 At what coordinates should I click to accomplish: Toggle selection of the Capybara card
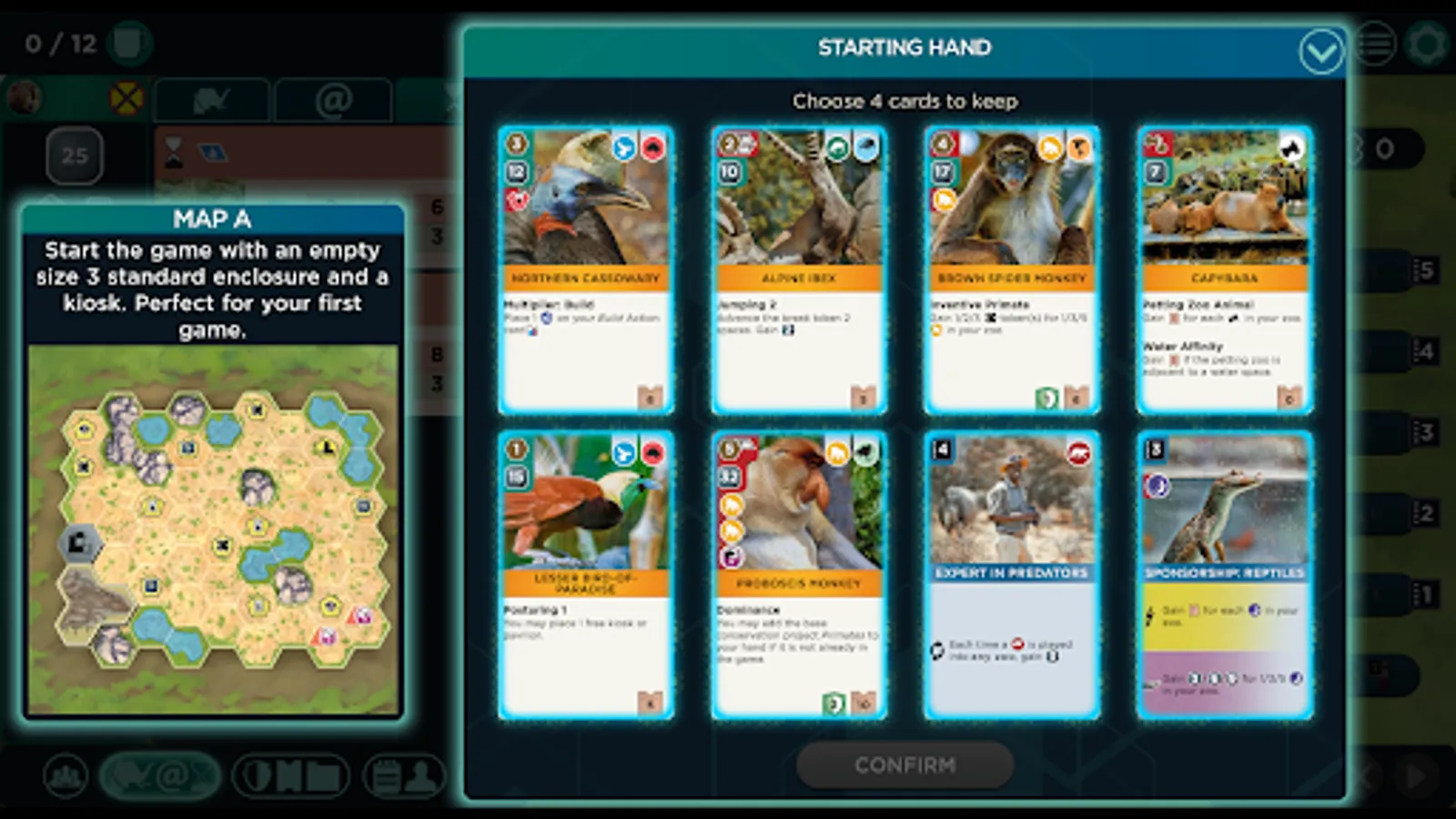pos(1224,270)
